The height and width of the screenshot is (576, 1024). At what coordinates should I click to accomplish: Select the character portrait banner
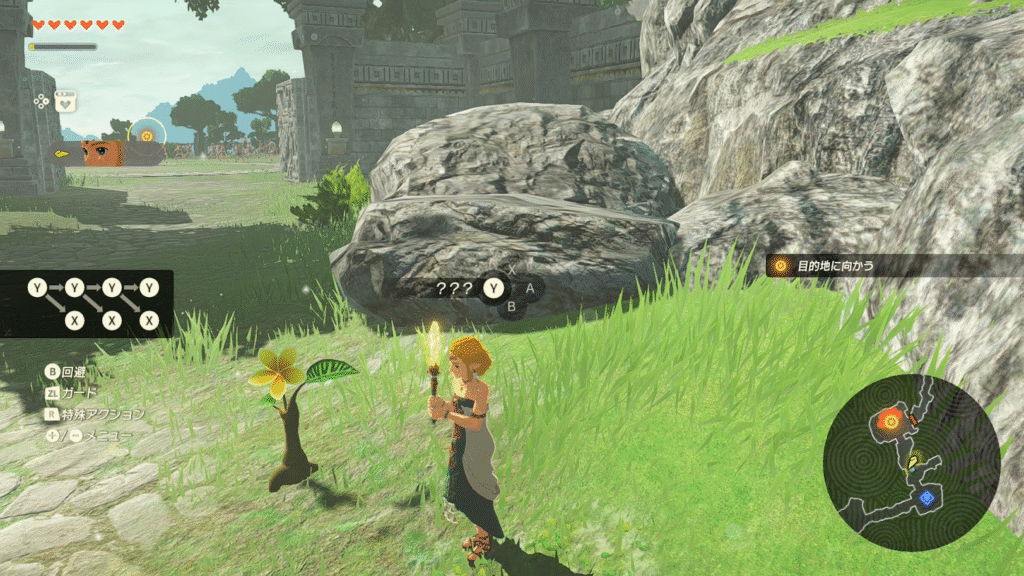[108, 154]
